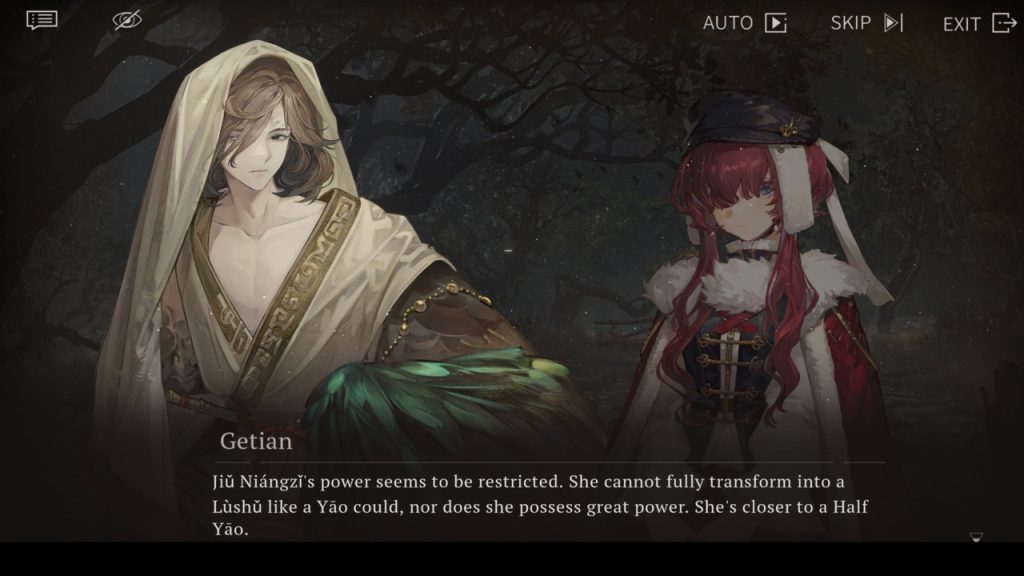Advance dialogue with the down arrow indicator
This screenshot has height=576, width=1024.
pos(976,538)
